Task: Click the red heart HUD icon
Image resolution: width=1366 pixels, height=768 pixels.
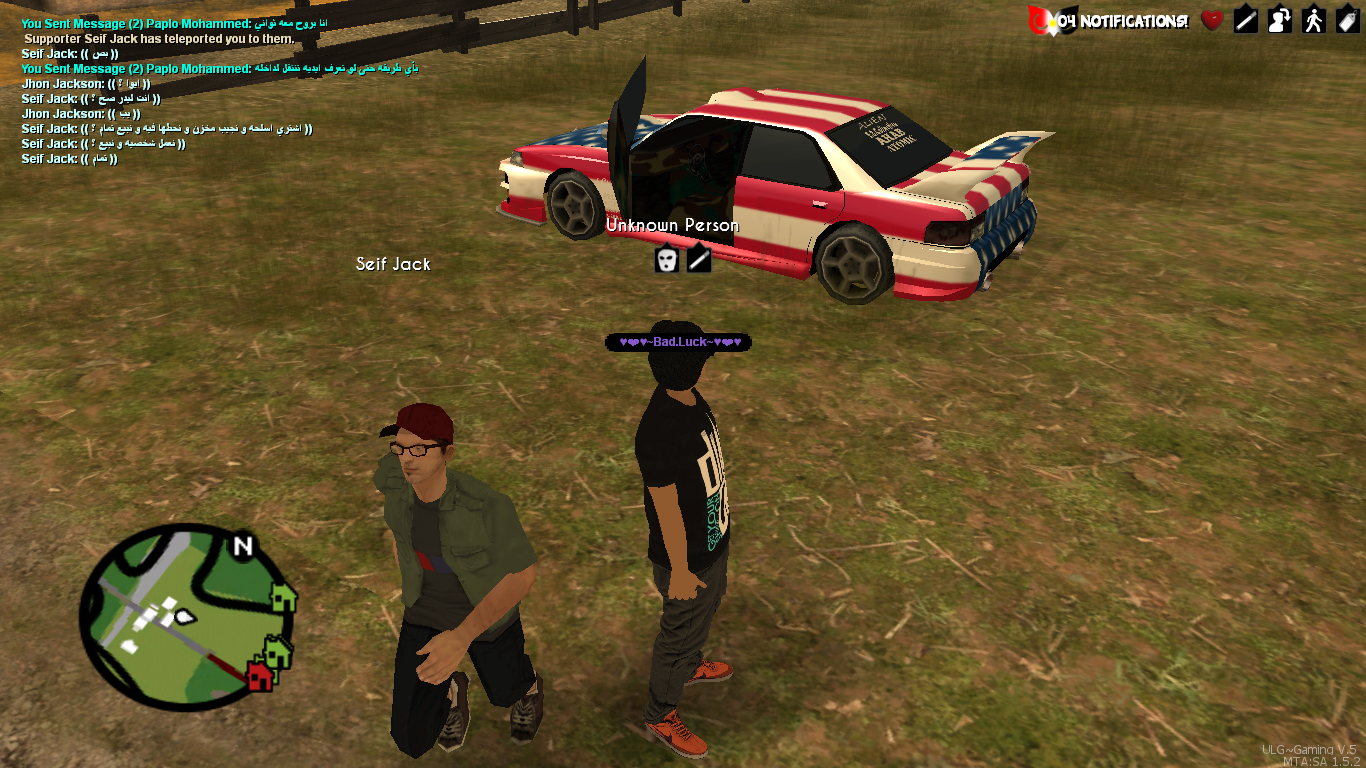Action: tap(1212, 20)
